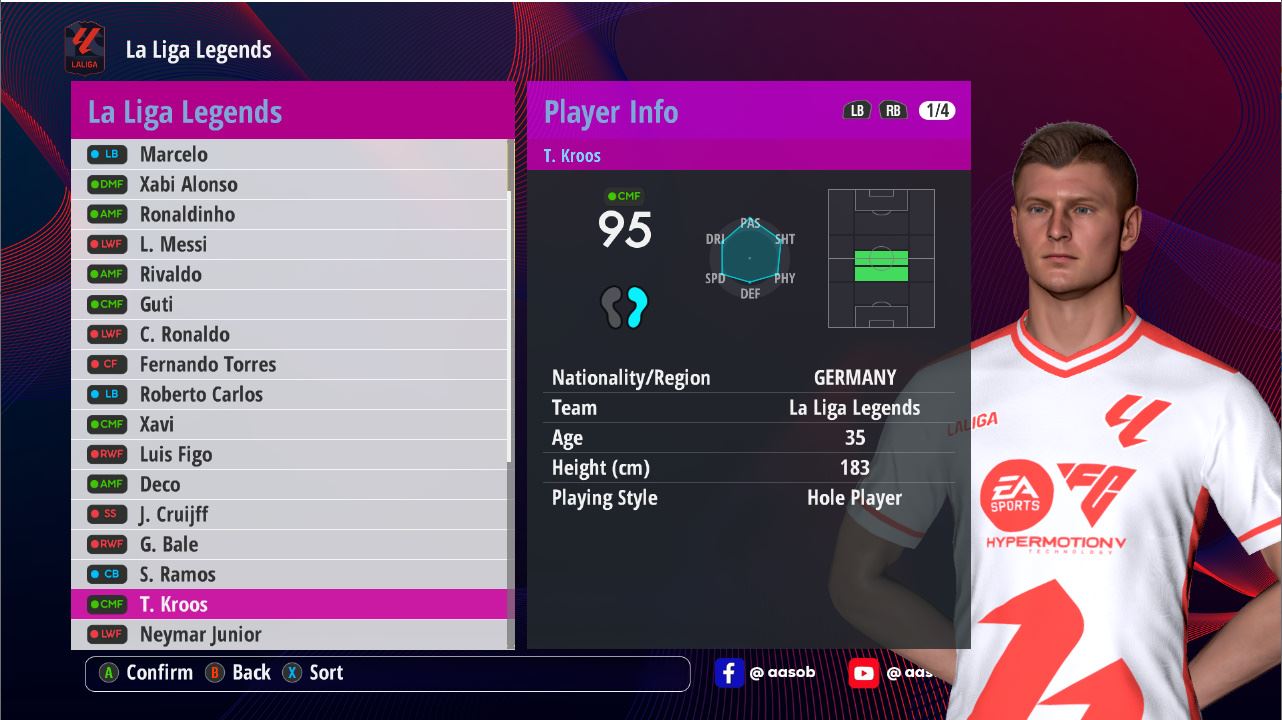Select G. Bale in the list
Viewport: 1282px width, 720px height.
click(x=290, y=544)
